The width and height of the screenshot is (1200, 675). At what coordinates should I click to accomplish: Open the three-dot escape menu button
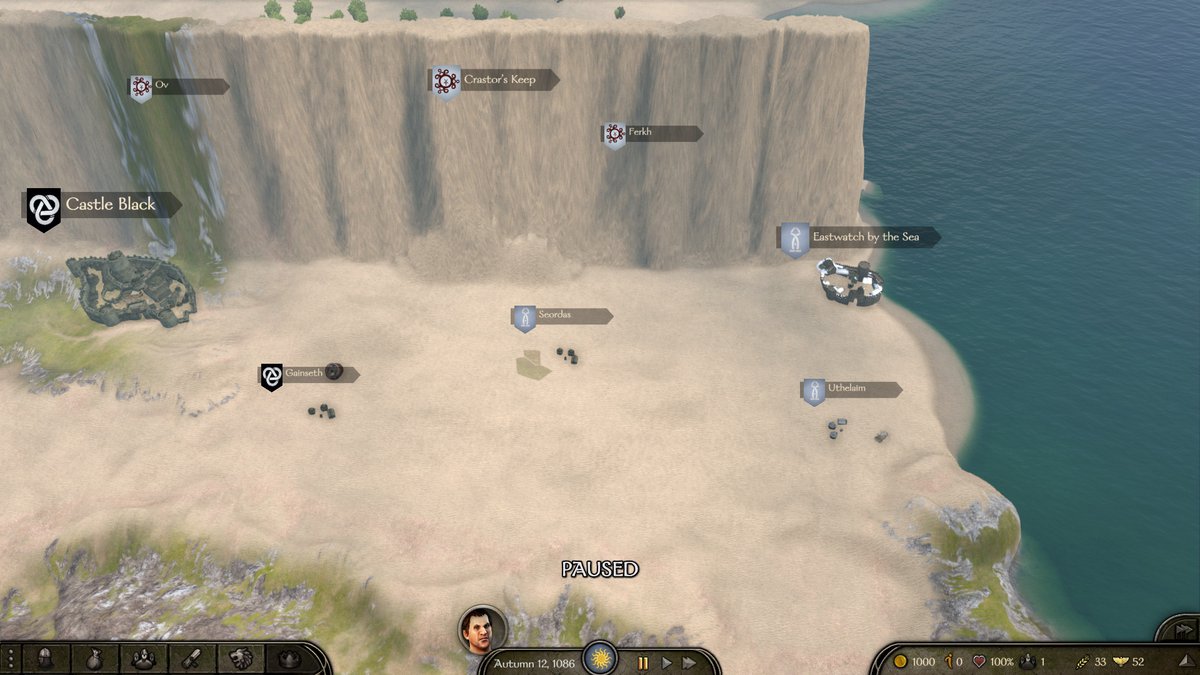click(10, 659)
